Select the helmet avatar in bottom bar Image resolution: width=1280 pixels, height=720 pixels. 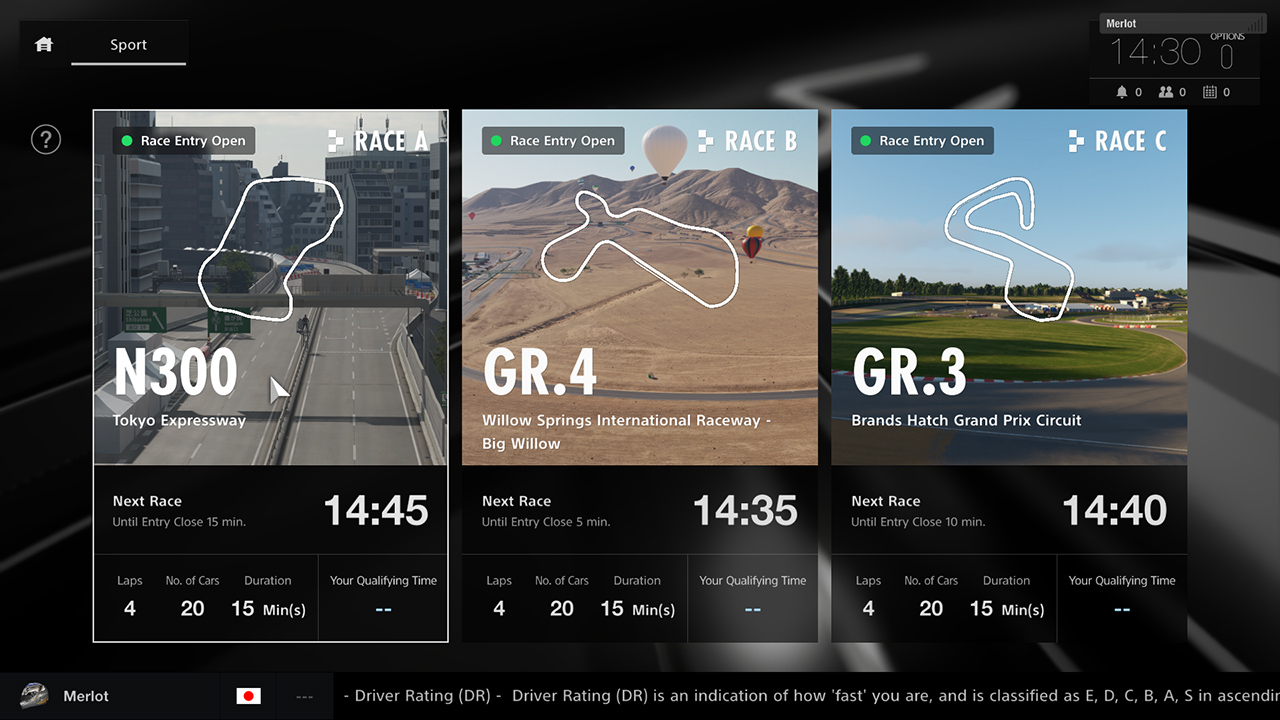pyautogui.click(x=35, y=695)
